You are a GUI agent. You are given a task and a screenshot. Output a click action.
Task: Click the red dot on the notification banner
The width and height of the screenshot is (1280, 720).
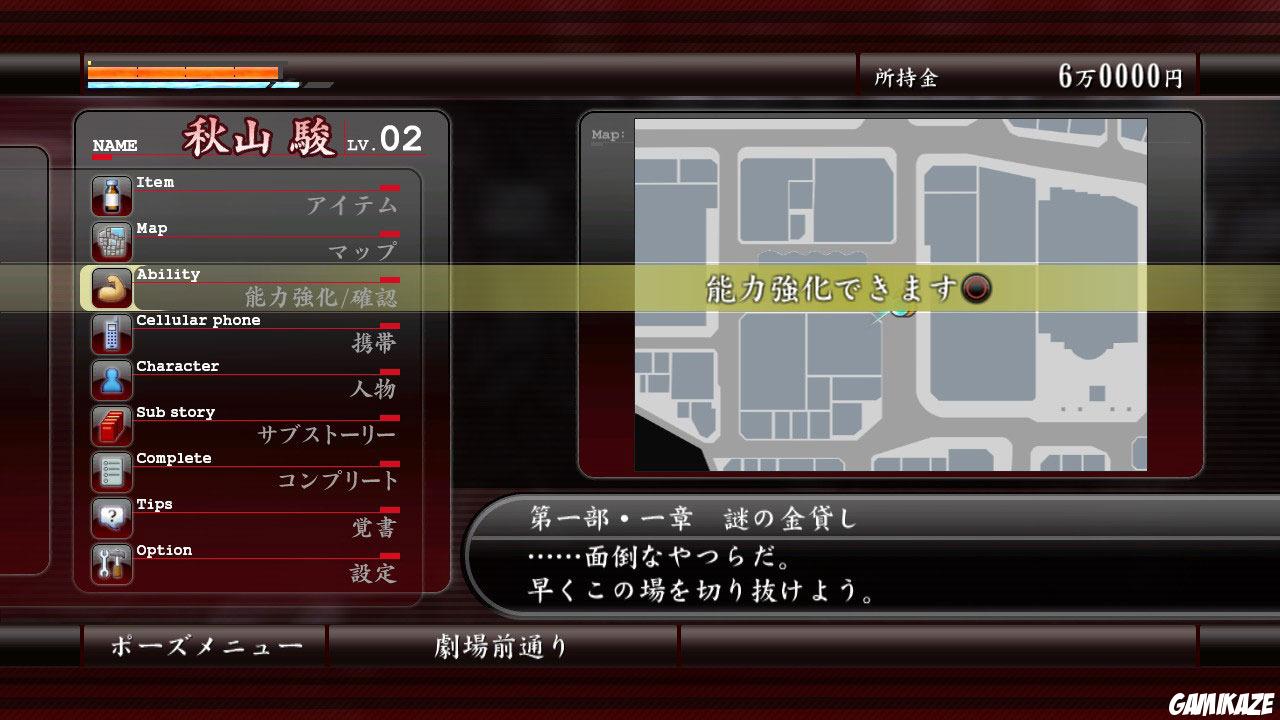coord(978,290)
